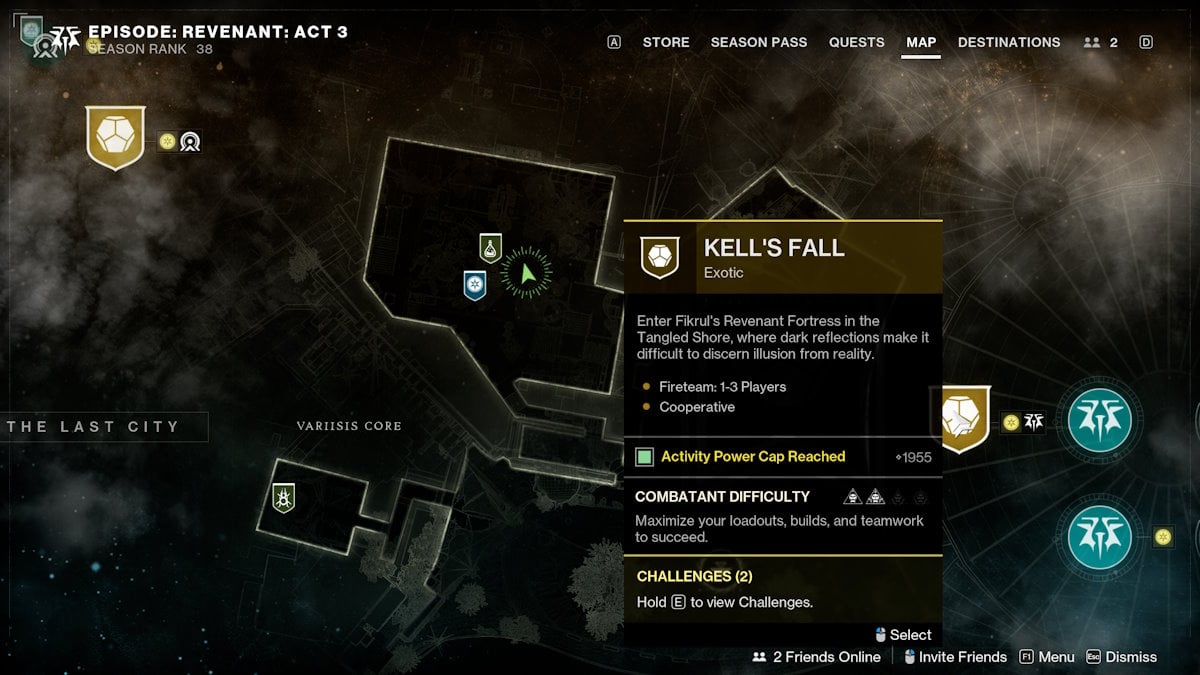This screenshot has height=675, width=1200.
Task: Open the upper teal Revenant activity node
Action: coord(1100,420)
